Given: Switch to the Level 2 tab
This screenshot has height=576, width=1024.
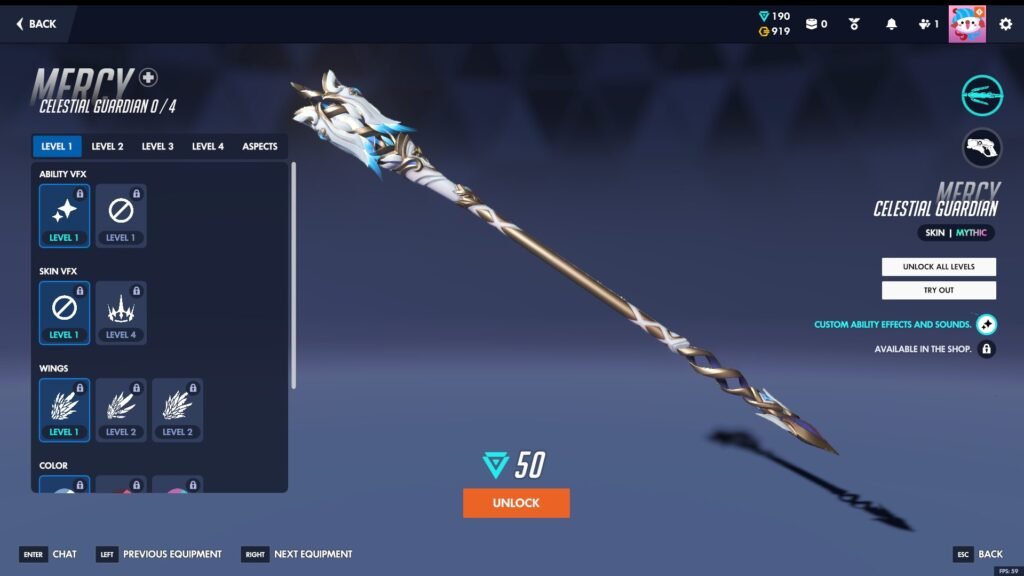Looking at the screenshot, I should click(x=107, y=147).
